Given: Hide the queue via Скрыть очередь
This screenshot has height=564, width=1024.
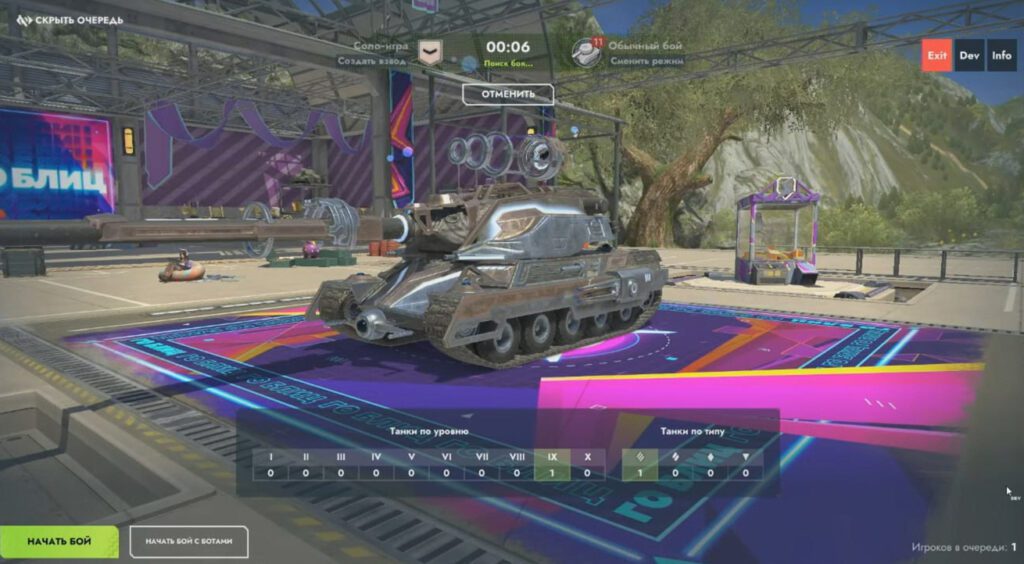Looking at the screenshot, I should tap(70, 20).
